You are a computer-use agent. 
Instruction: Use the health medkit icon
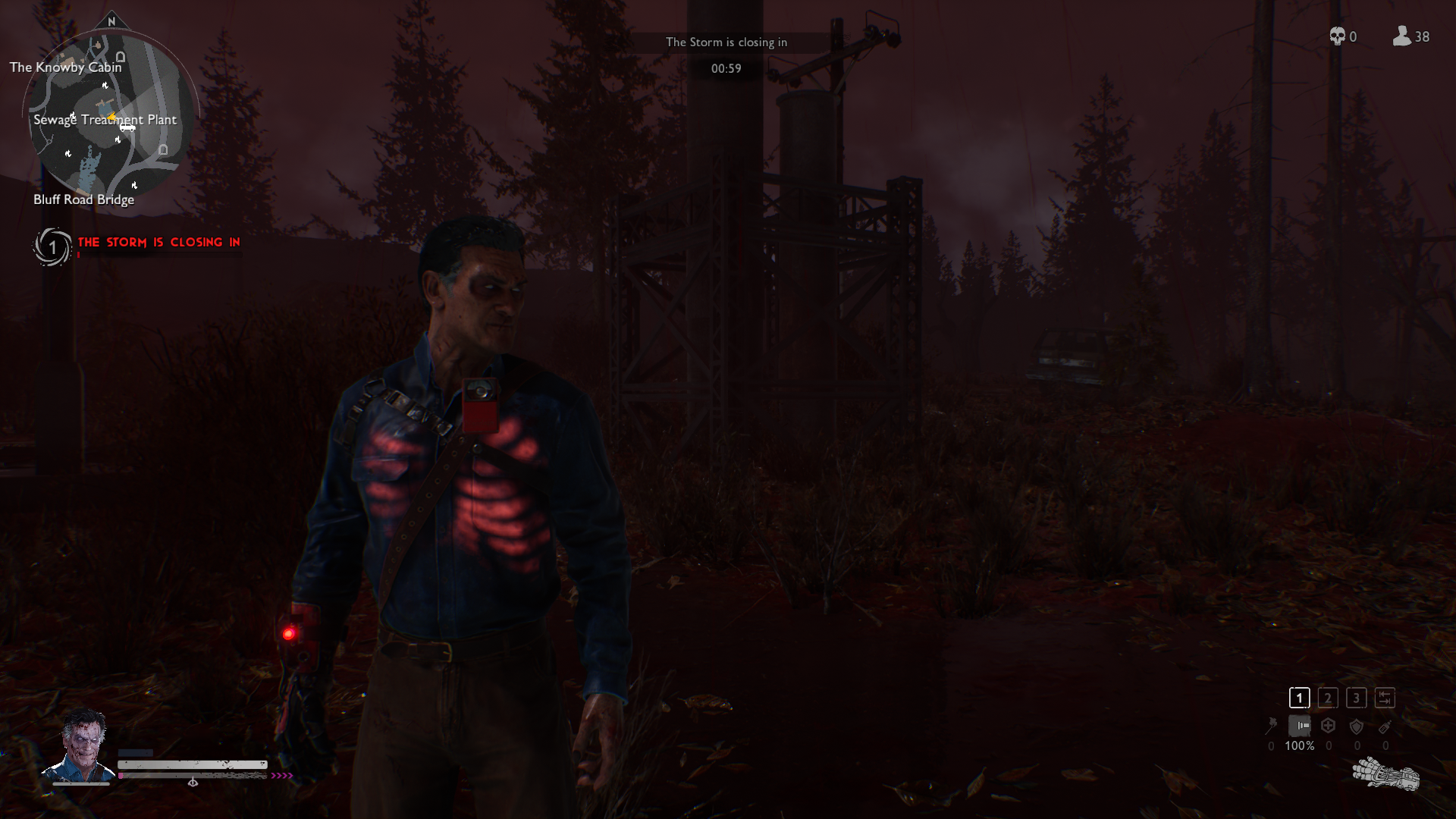1328,726
